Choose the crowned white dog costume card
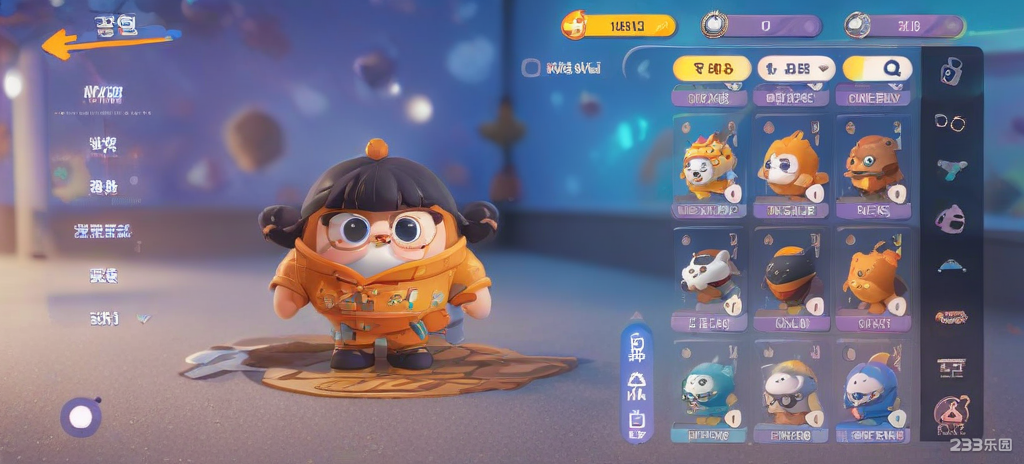 pyautogui.click(x=709, y=164)
